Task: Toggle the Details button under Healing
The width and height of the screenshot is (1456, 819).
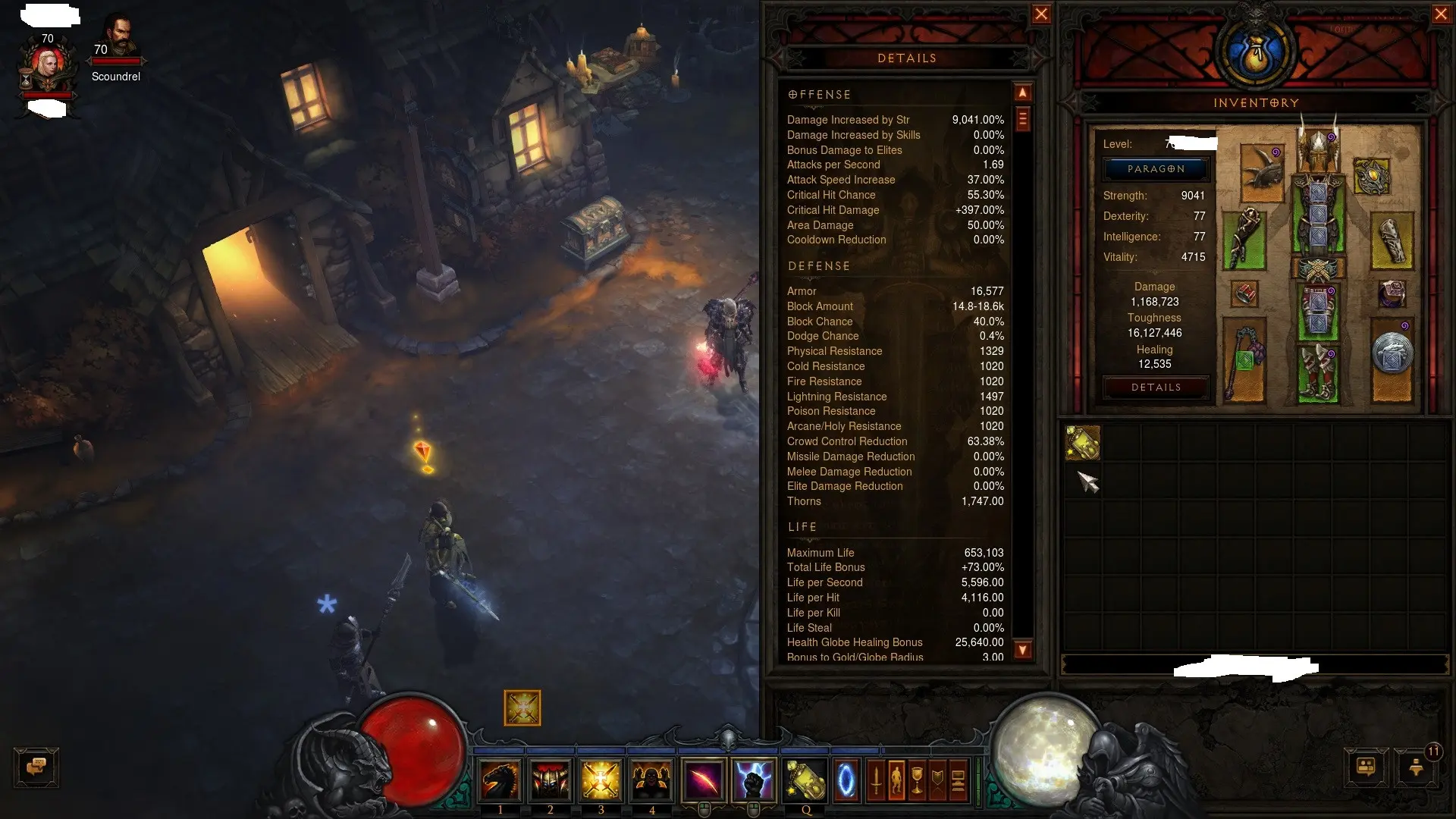Action: pyautogui.click(x=1156, y=388)
